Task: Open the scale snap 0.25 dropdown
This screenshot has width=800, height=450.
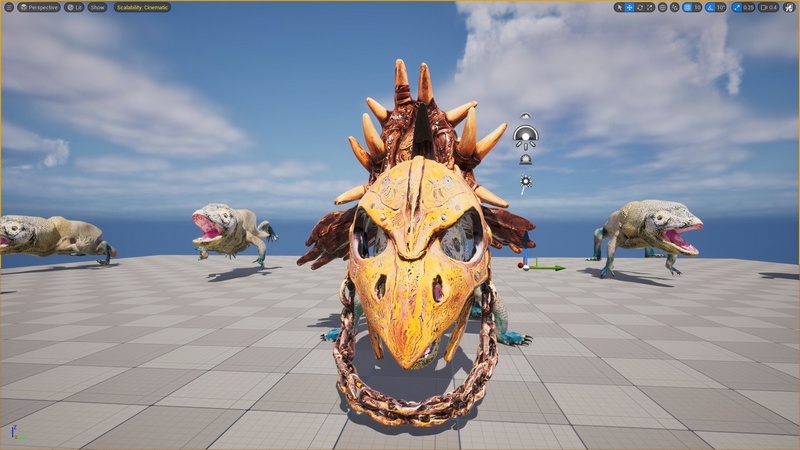Action: (x=748, y=7)
